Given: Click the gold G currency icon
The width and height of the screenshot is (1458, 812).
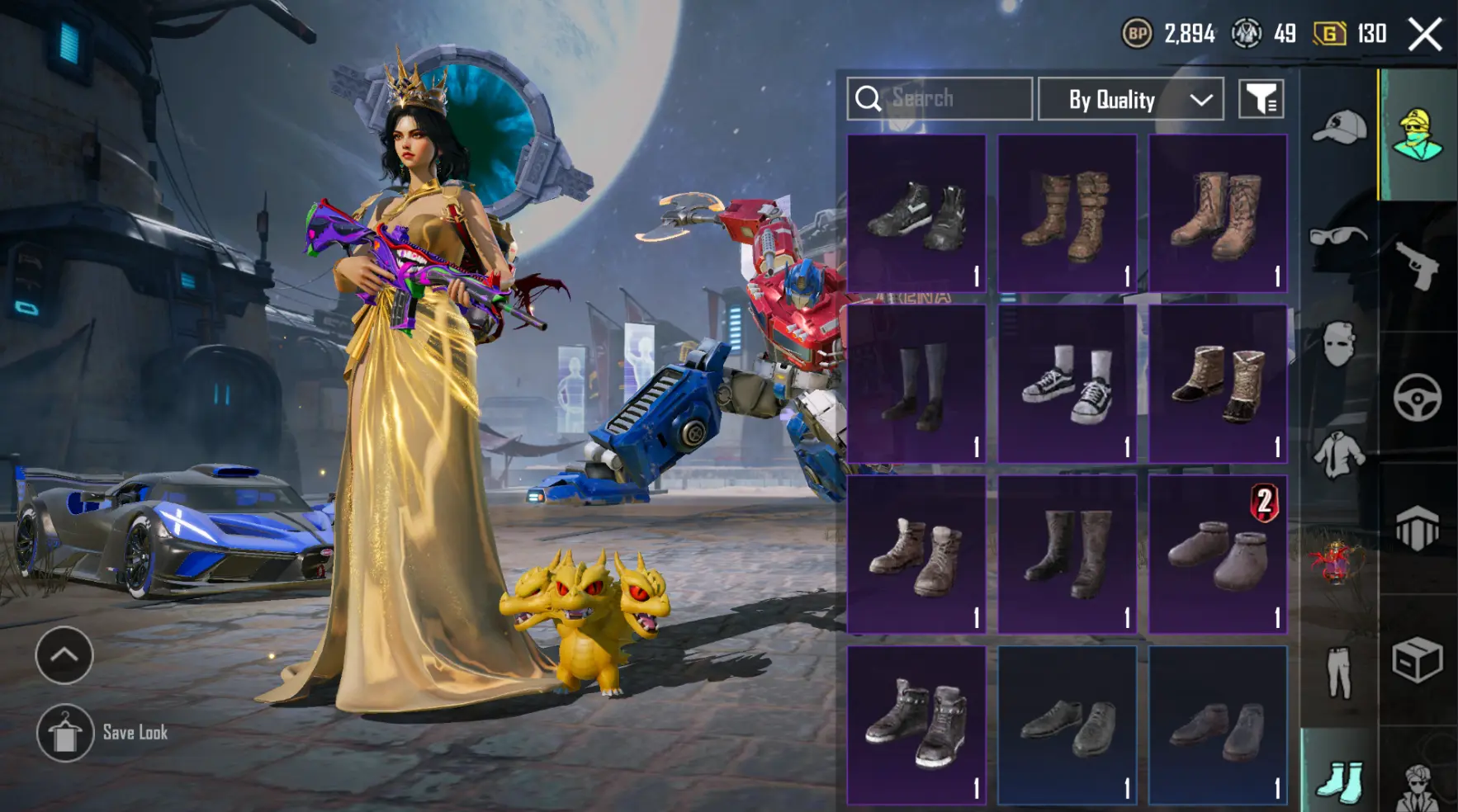Looking at the screenshot, I should pos(1328,34).
